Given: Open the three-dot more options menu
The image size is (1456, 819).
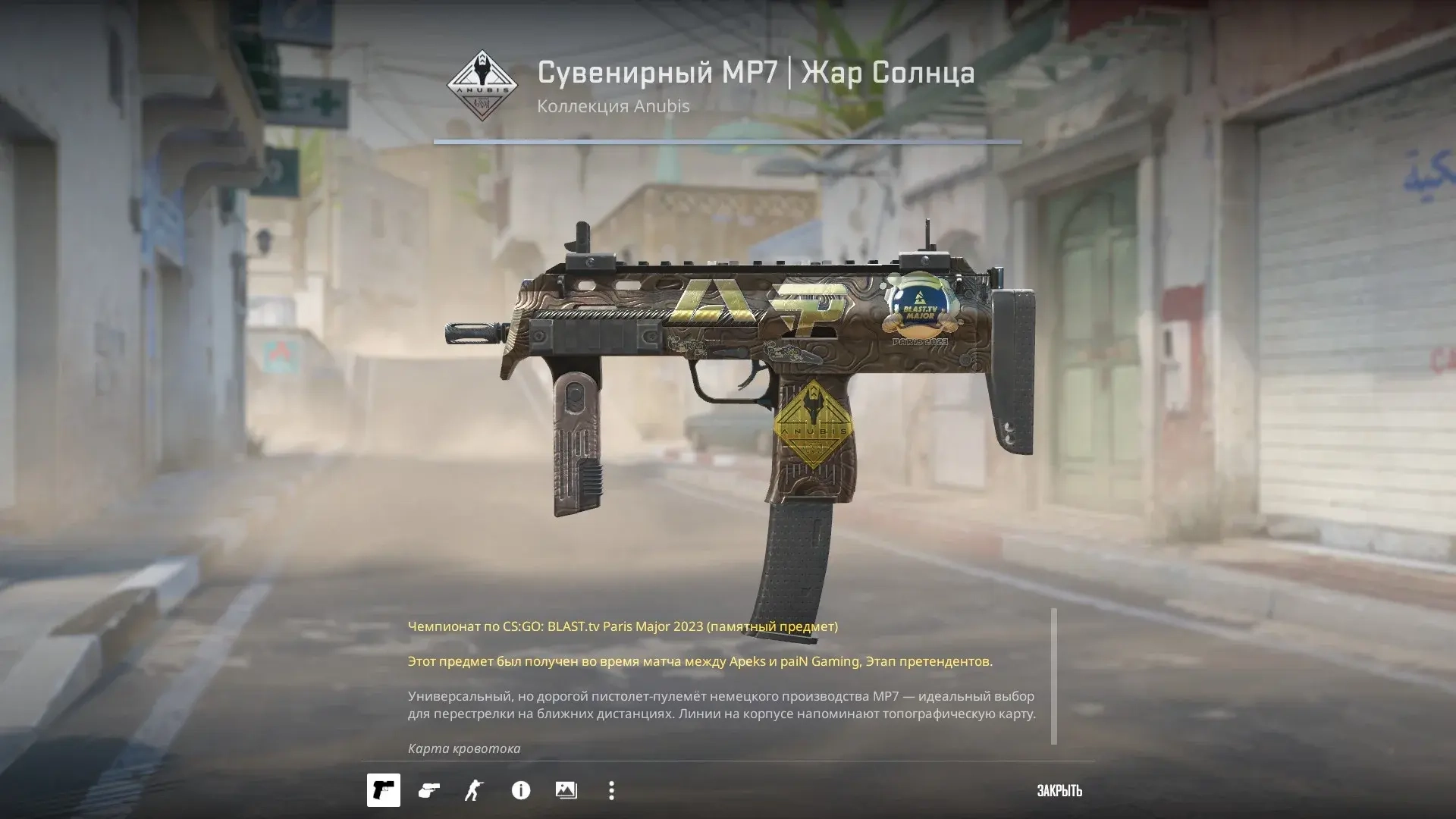Looking at the screenshot, I should [611, 790].
